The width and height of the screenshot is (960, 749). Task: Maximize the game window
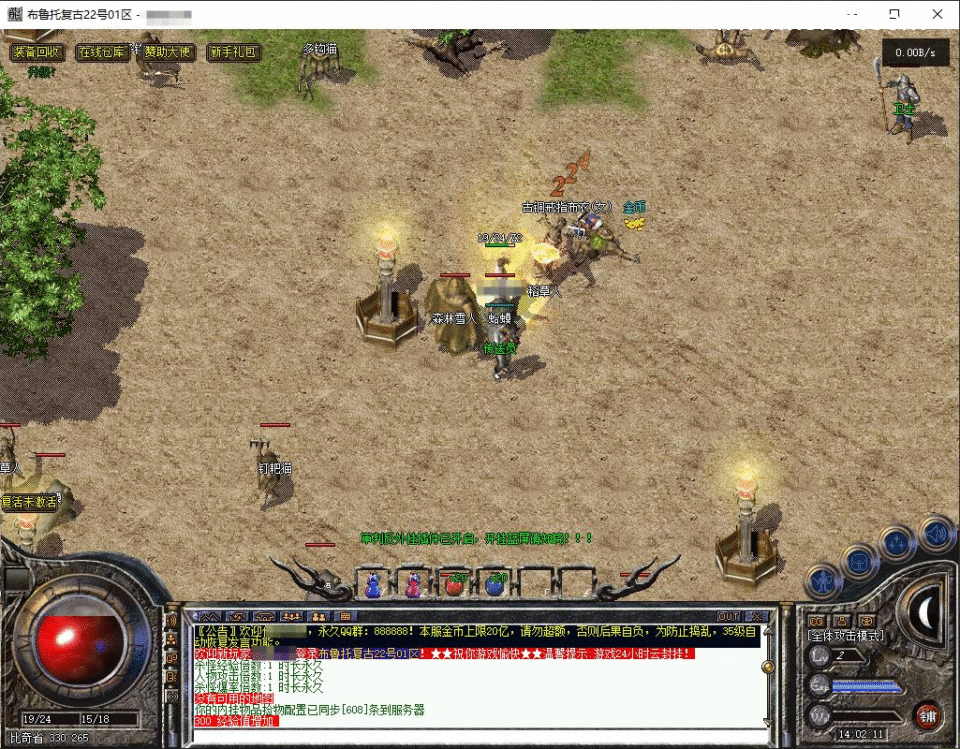(894, 15)
